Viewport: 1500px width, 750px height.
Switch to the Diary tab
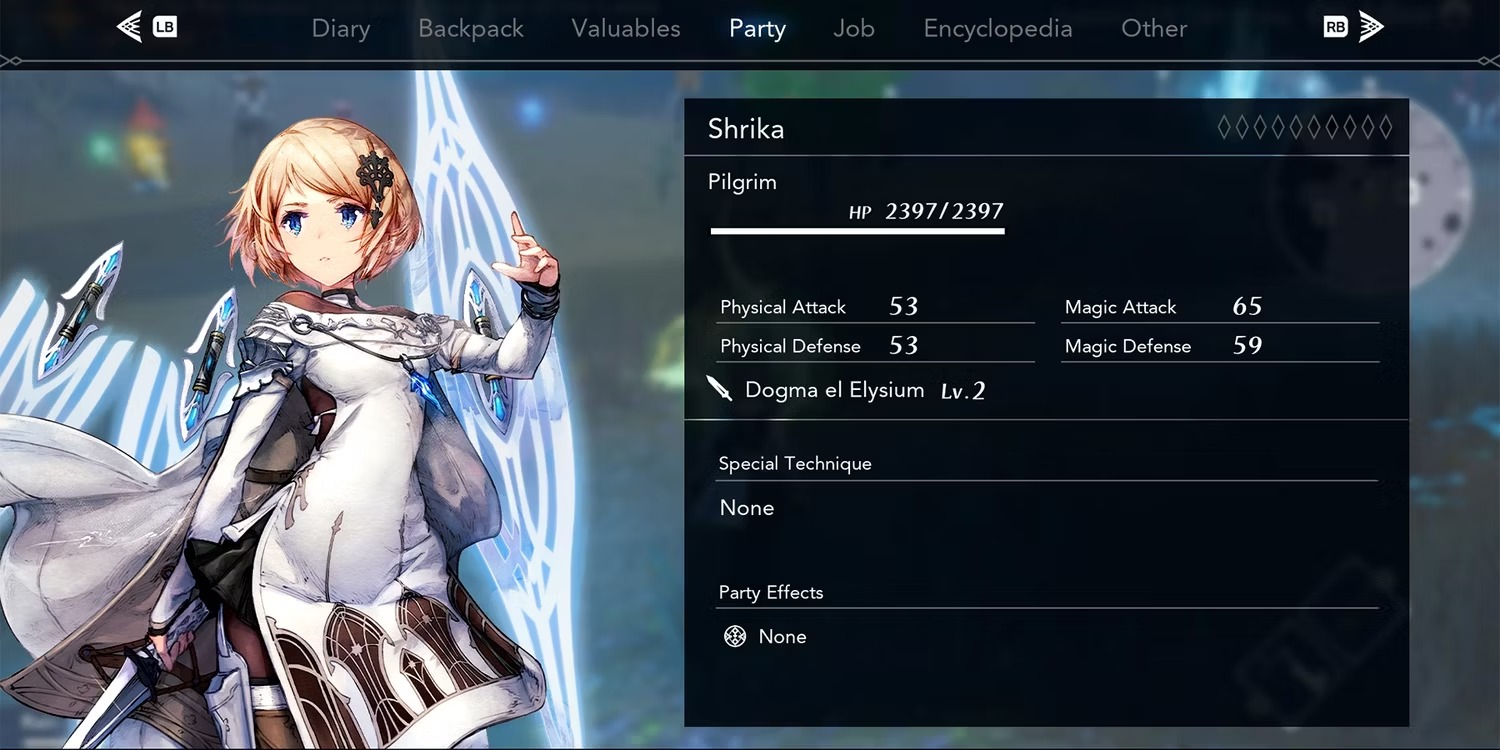341,29
